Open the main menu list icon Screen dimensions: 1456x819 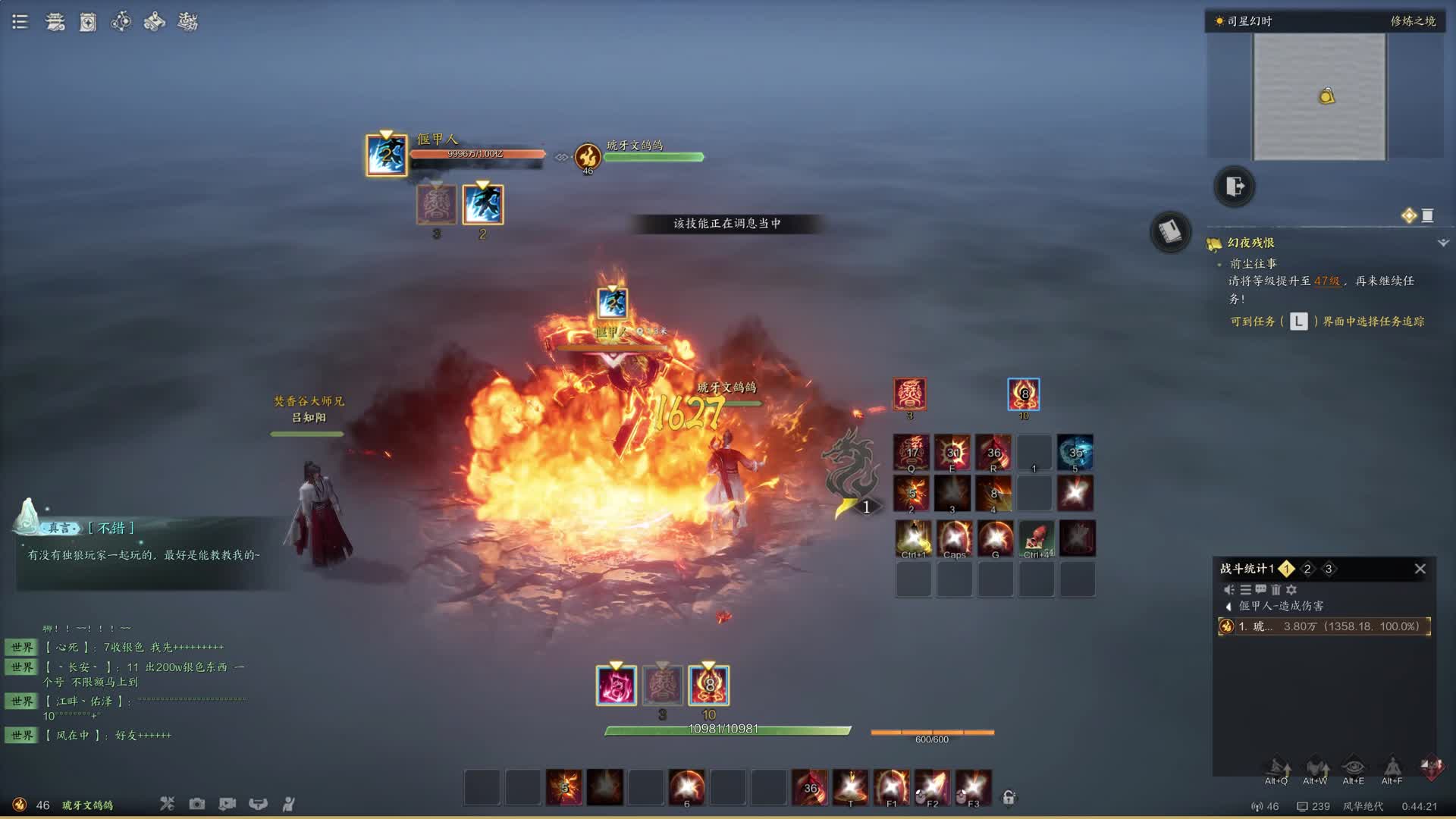(20, 22)
